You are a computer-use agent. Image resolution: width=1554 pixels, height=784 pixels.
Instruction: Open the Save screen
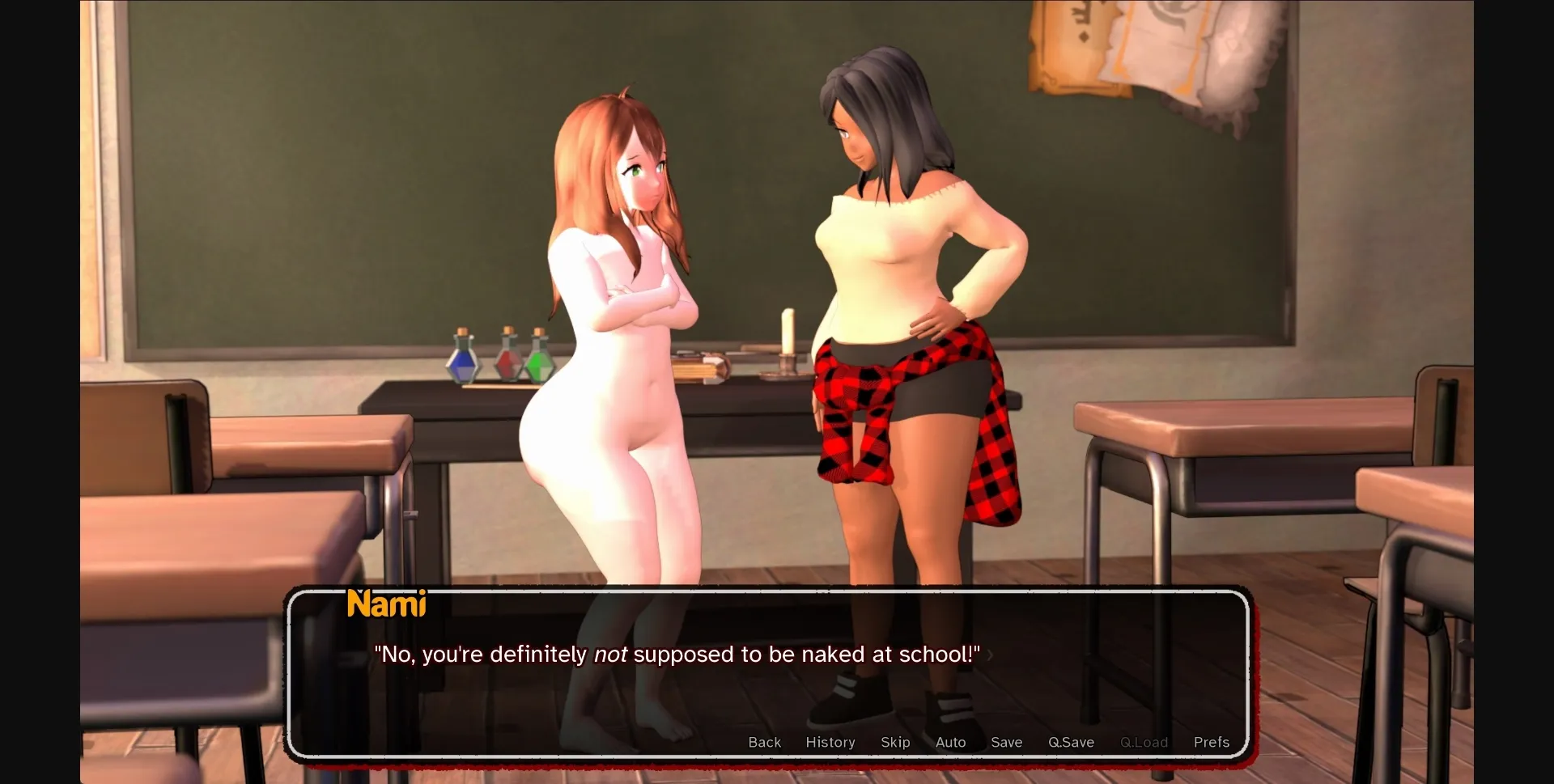[1005, 742]
